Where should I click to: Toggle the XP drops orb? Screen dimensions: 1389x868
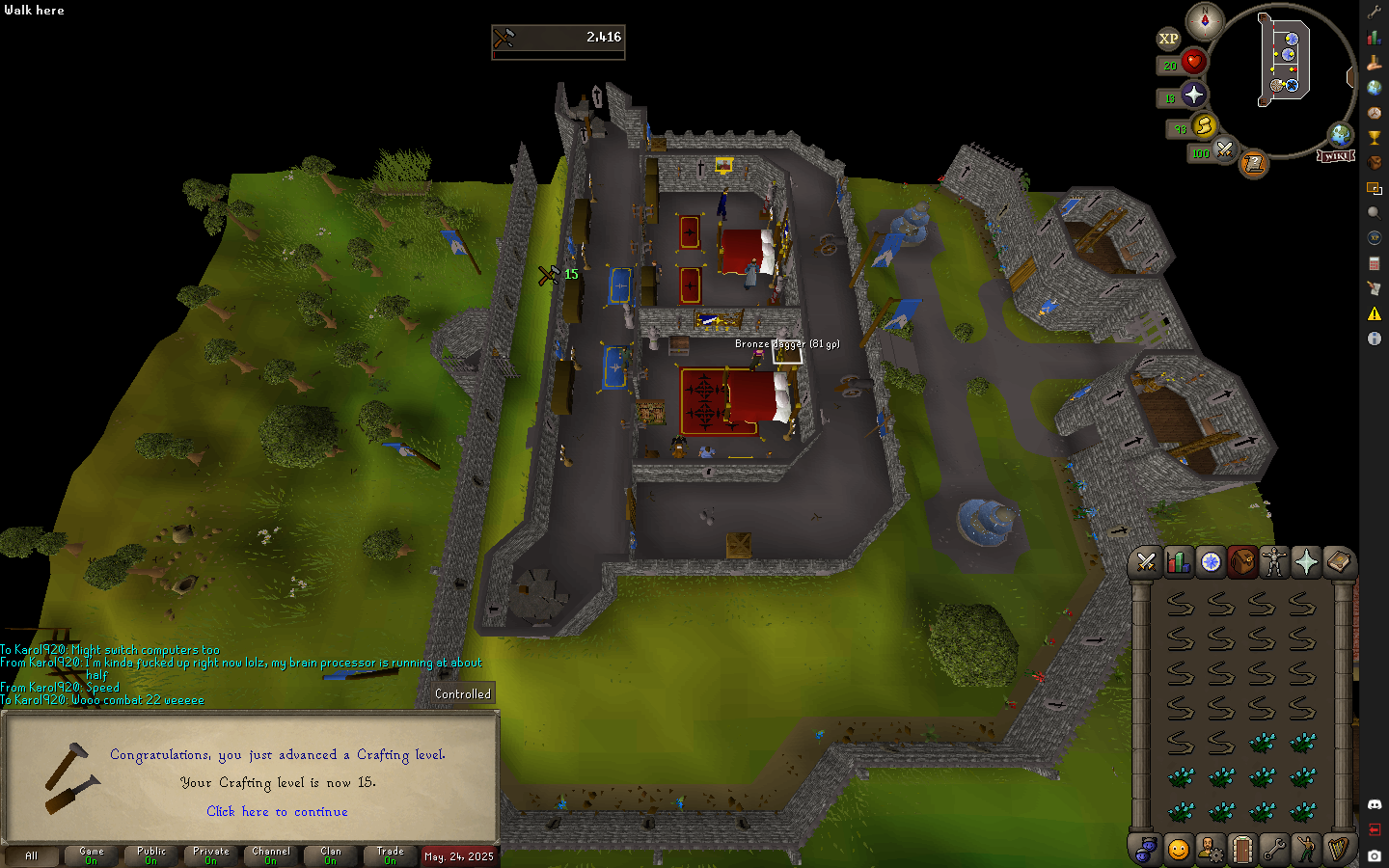tap(1168, 39)
